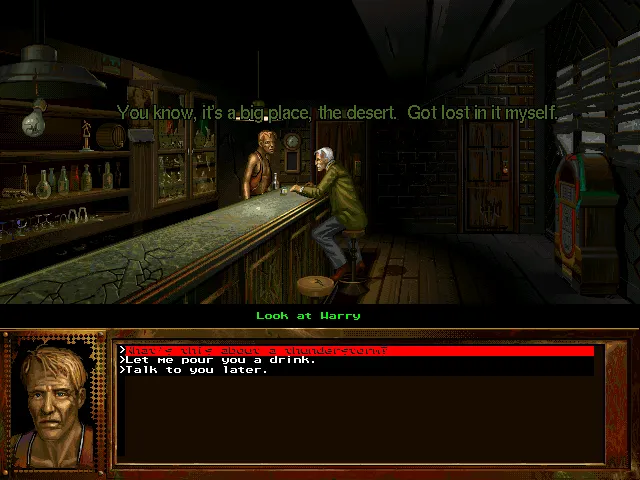
Task: Click the player character portrait
Action: pyautogui.click(x=55, y=399)
